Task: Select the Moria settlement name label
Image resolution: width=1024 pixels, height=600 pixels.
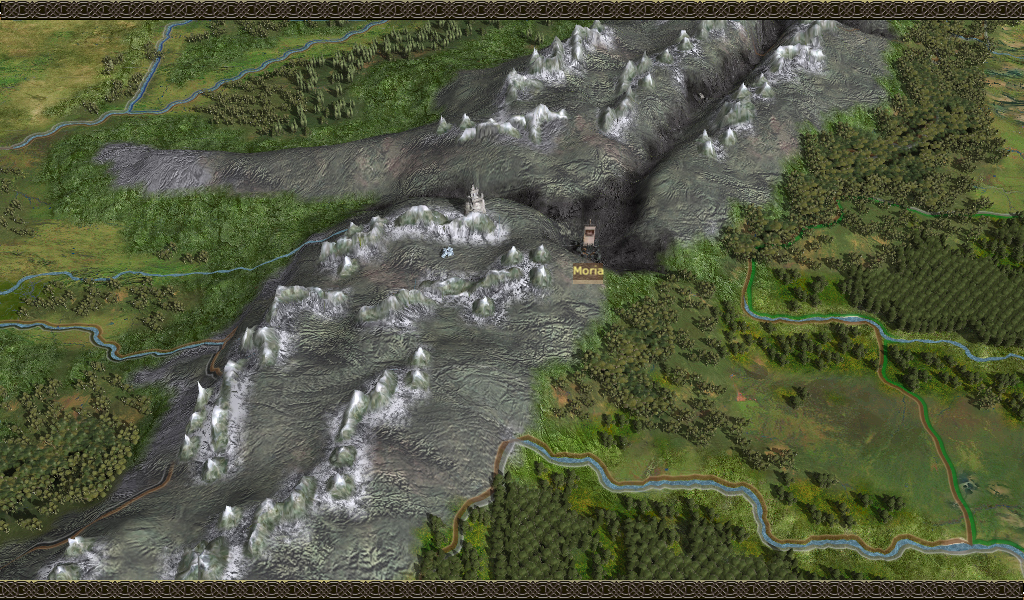Action: [588, 271]
